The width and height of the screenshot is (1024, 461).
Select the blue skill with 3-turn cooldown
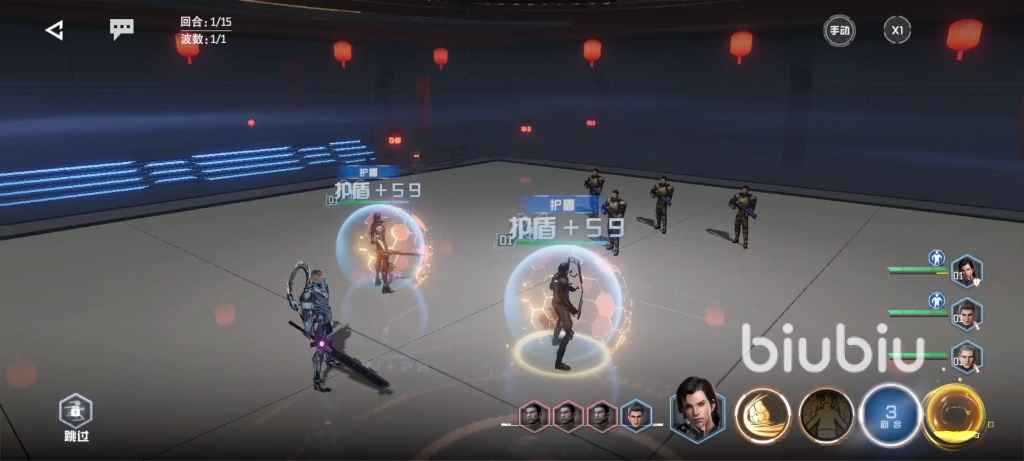(890, 414)
